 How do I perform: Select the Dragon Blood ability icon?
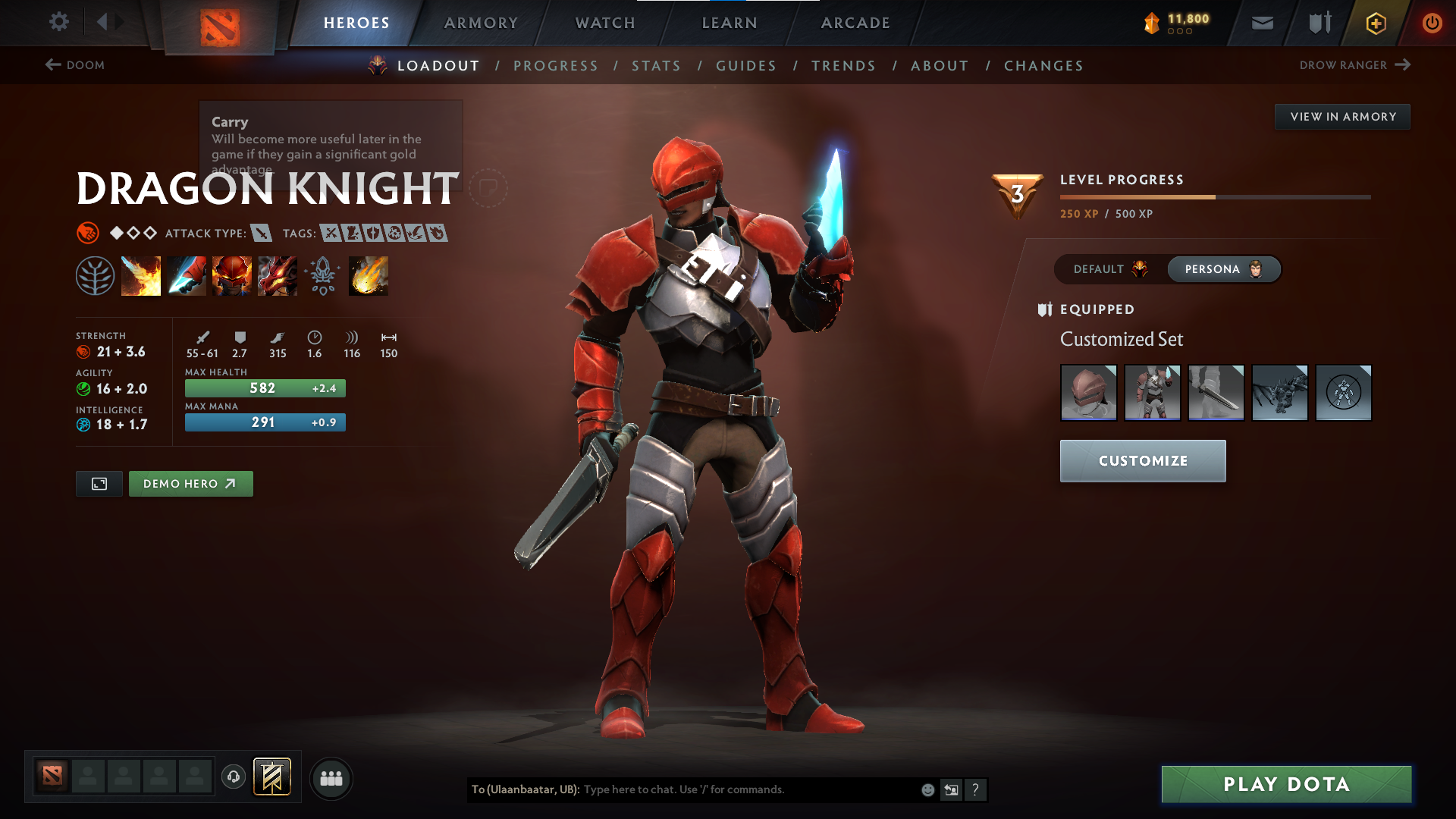point(232,276)
